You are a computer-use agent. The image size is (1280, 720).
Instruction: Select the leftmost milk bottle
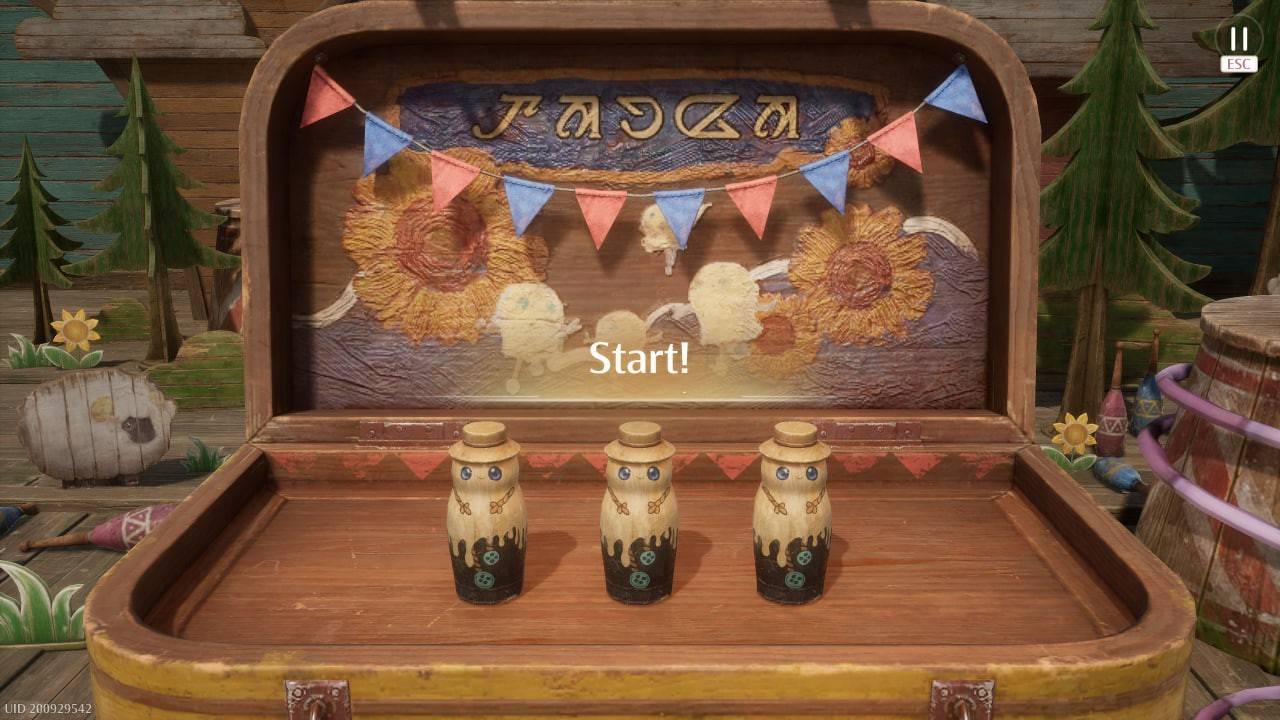[x=483, y=520]
